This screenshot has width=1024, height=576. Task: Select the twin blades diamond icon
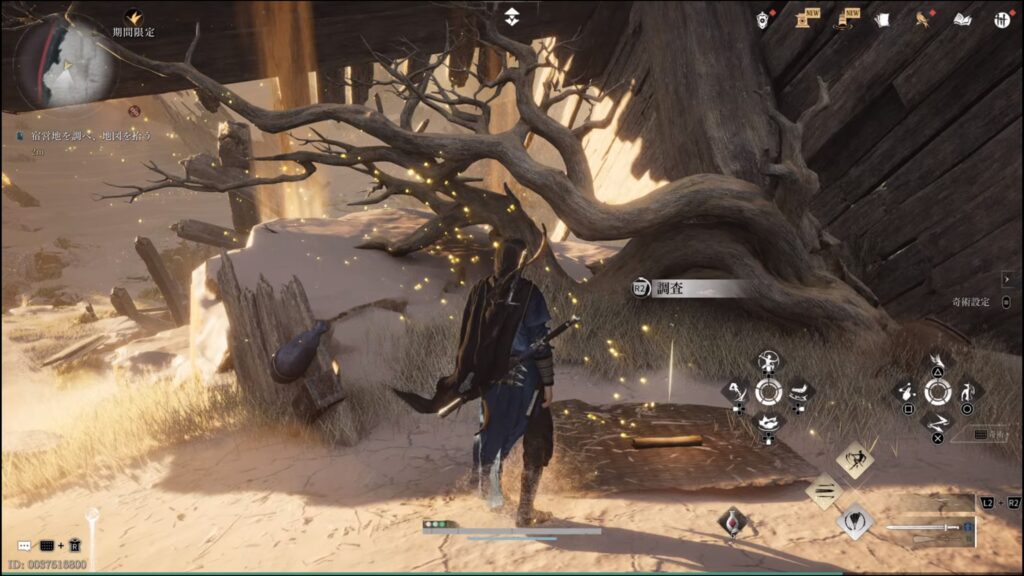[824, 490]
